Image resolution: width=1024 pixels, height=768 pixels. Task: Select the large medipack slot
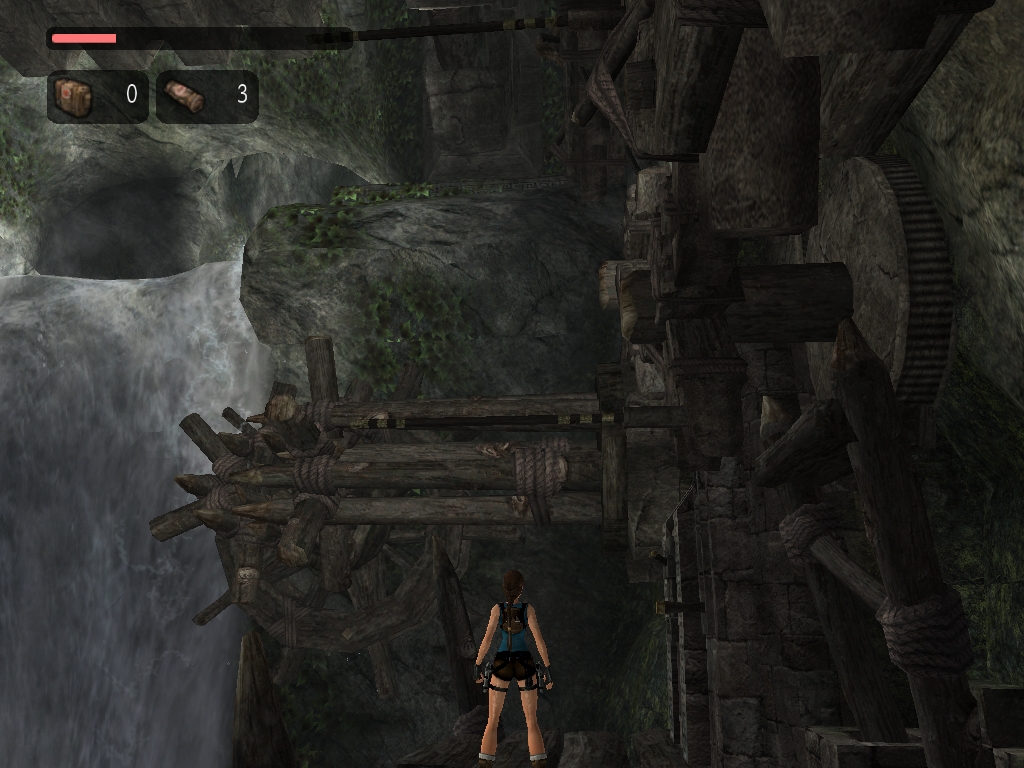(97, 96)
